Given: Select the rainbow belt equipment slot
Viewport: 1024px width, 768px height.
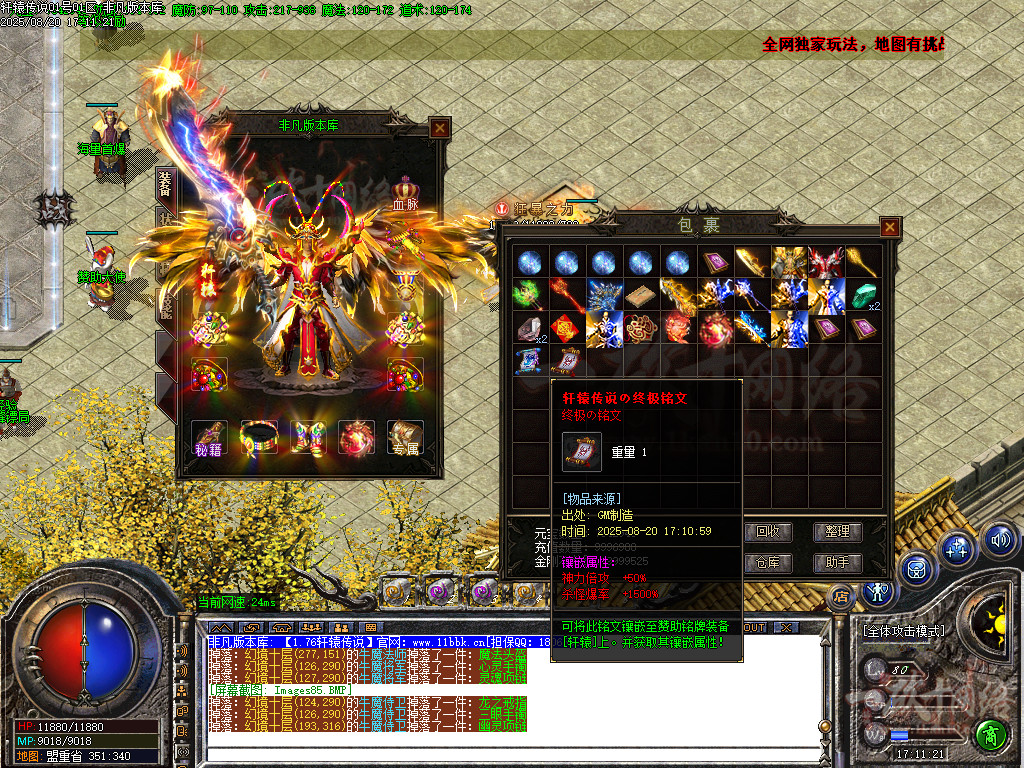Looking at the screenshot, I should [259, 437].
